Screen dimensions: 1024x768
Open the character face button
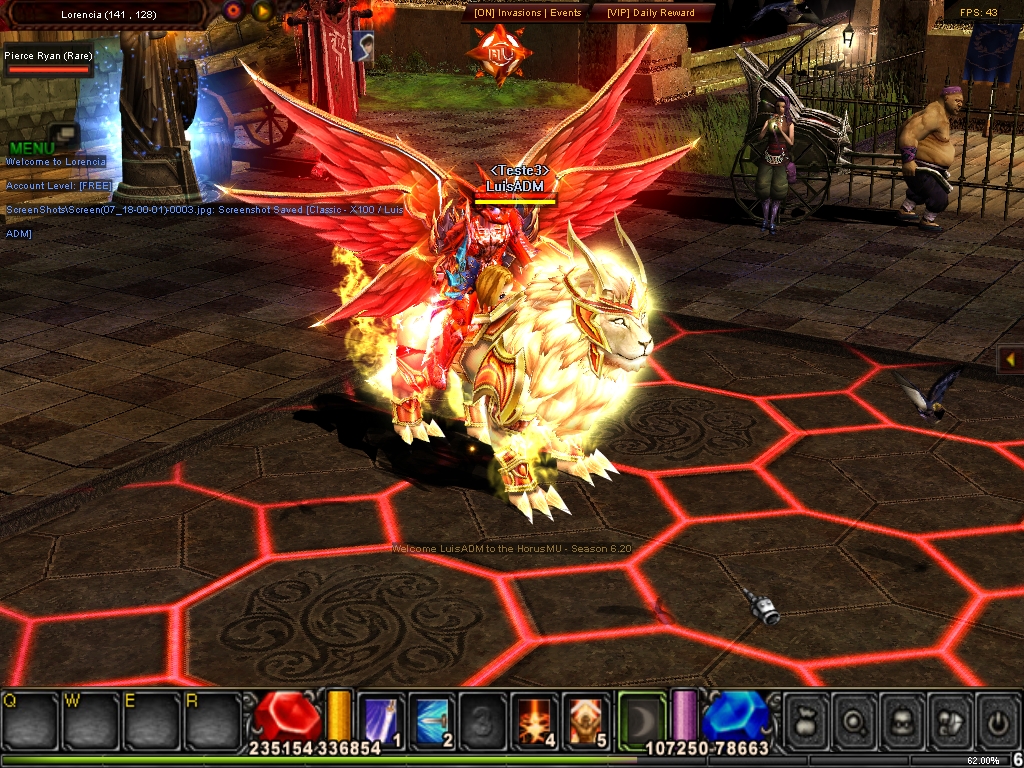pos(902,719)
